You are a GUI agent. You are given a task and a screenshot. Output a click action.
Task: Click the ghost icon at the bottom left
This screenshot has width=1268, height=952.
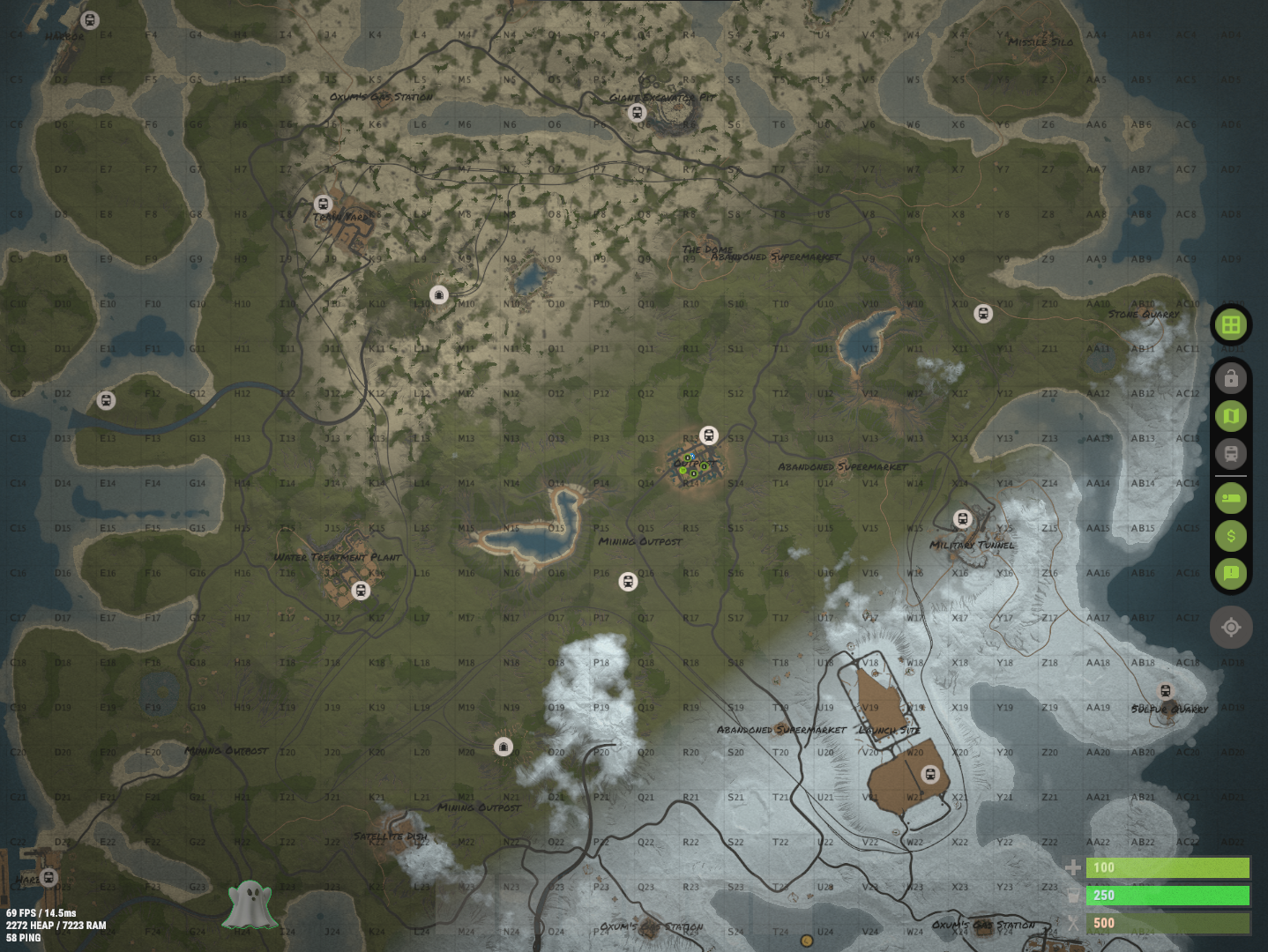pos(250,903)
